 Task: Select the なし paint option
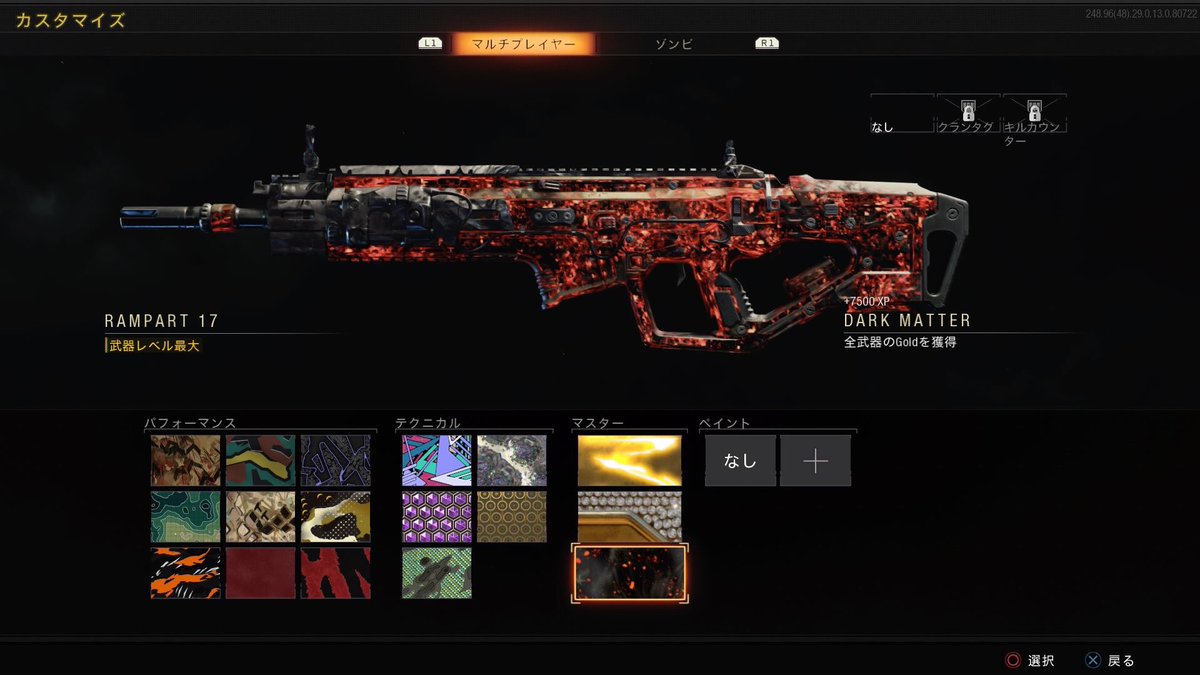pyautogui.click(x=740, y=460)
